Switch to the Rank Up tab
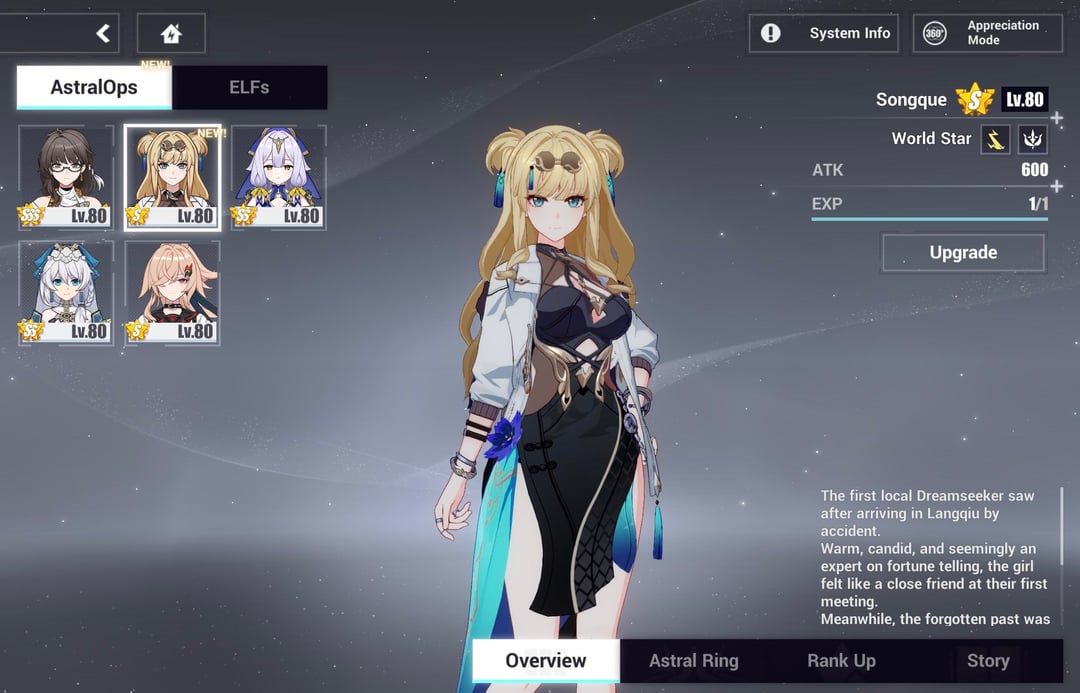1080x693 pixels. (841, 660)
